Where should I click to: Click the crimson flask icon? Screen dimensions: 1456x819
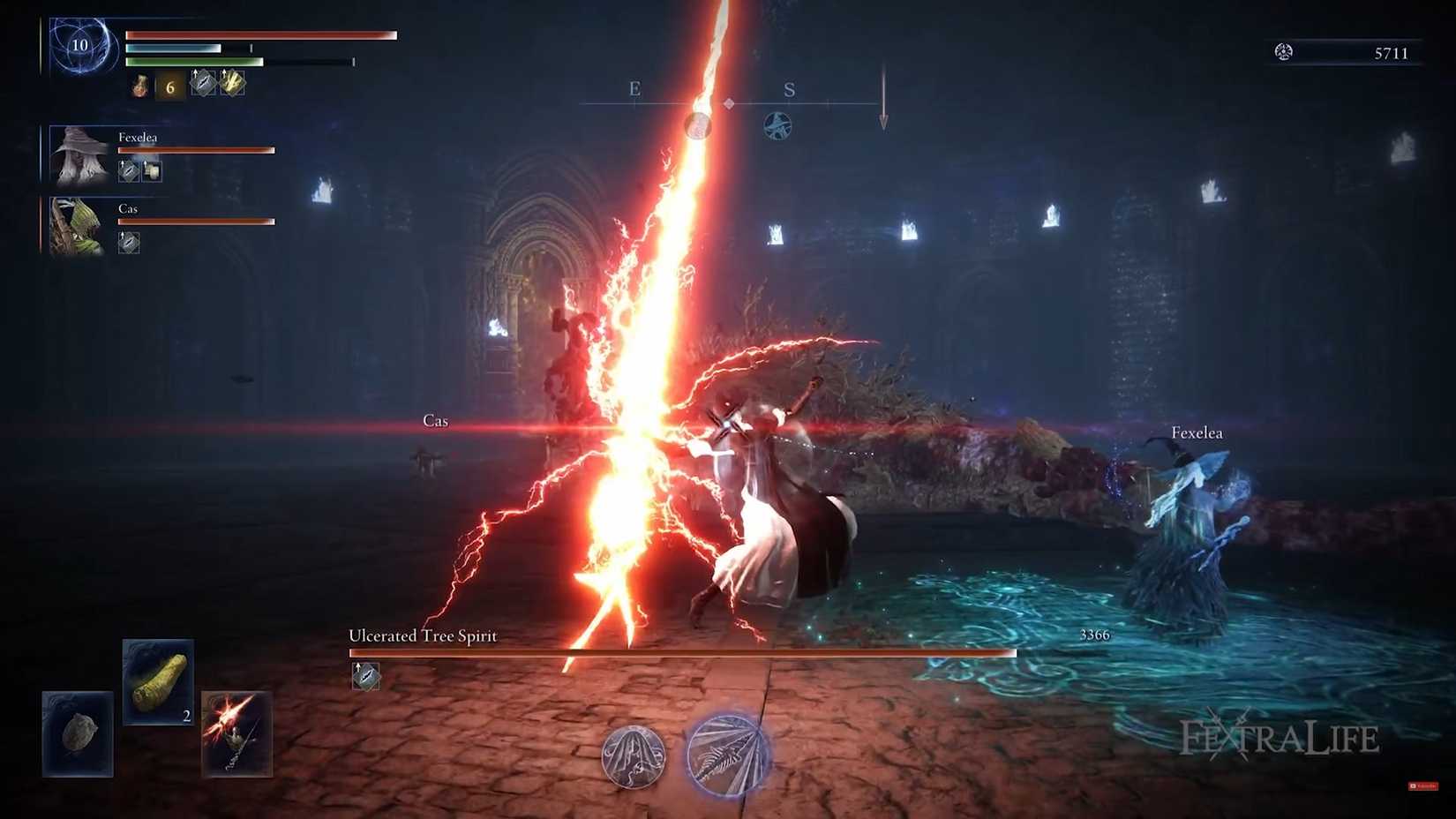pos(140,86)
